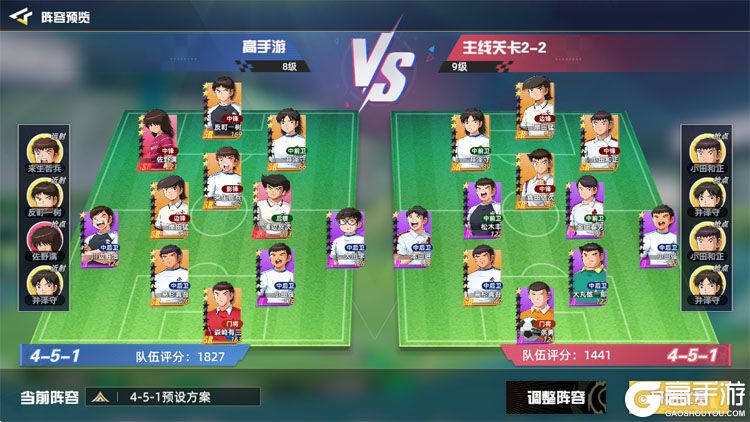The height and width of the screenshot is (422, 750).
Task: Select the 影锋 shadow striker player card
Action: point(222,178)
